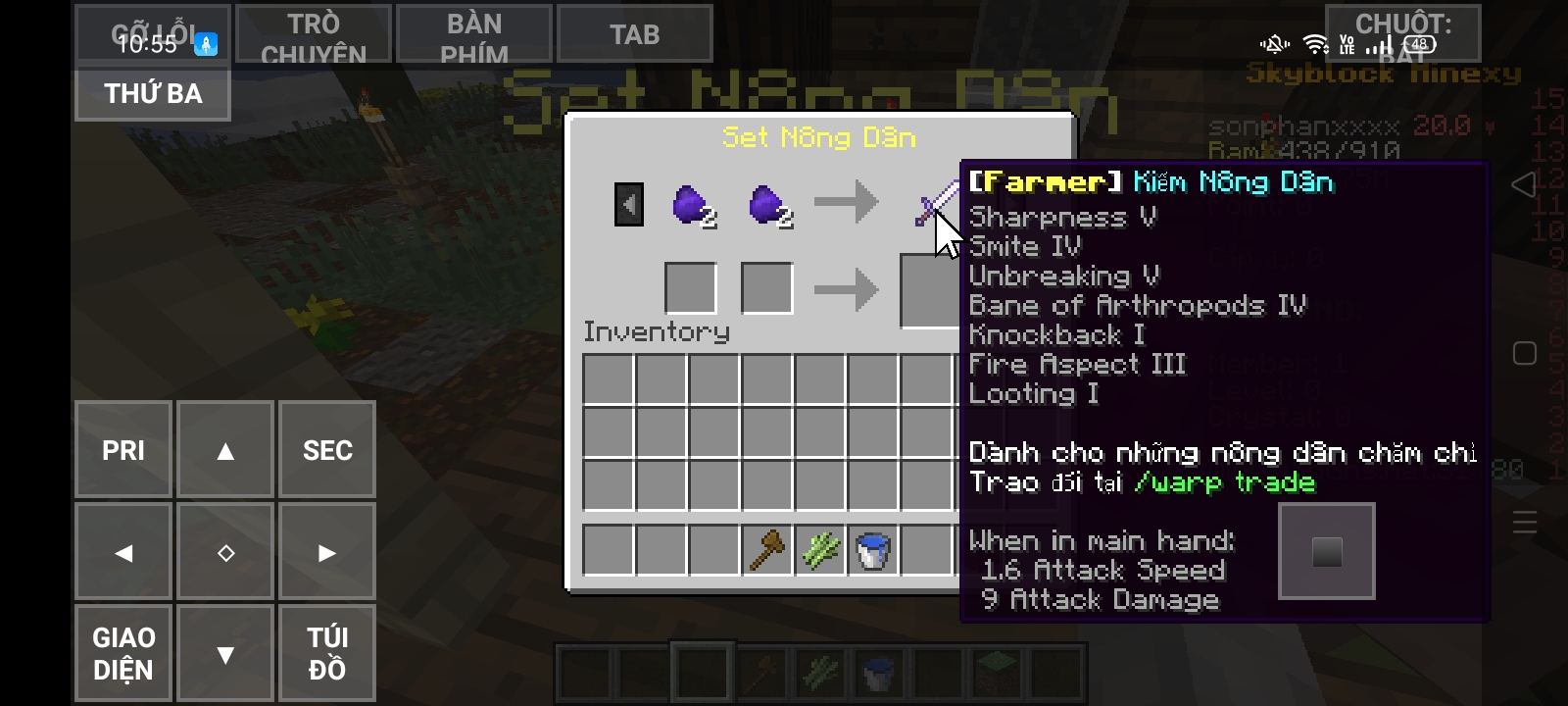Pick the wooden hoe in hotbar
1568x706 pixels.
click(767, 550)
